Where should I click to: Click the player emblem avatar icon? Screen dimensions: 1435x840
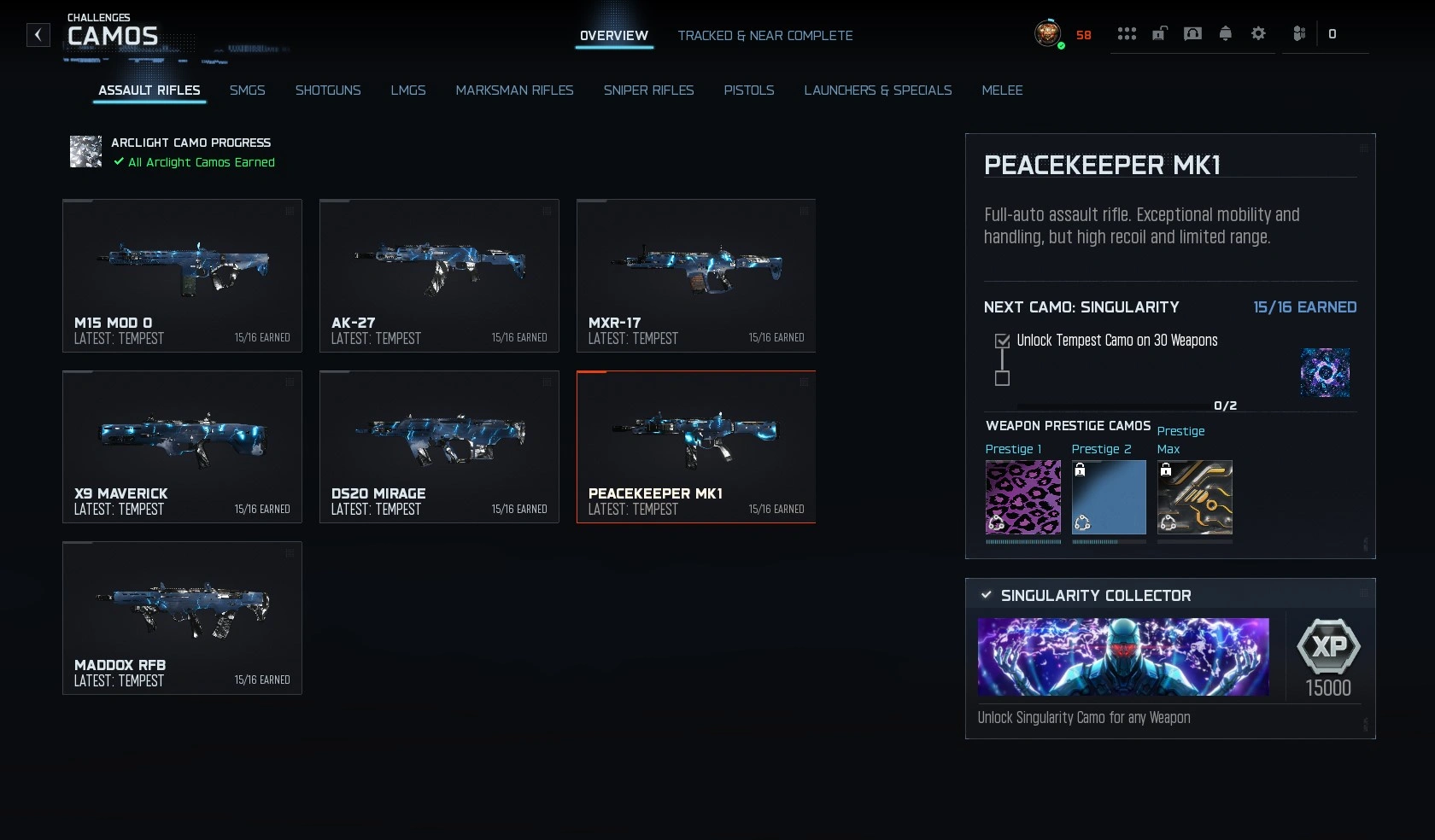(x=1048, y=35)
